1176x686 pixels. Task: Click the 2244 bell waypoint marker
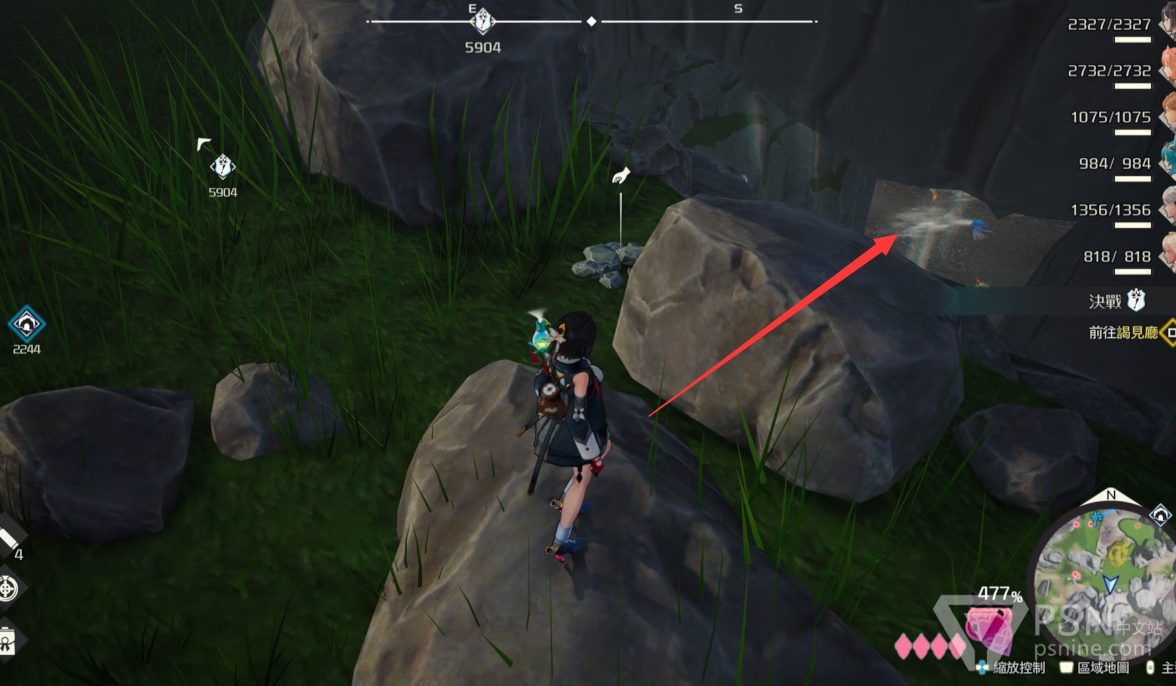[x=25, y=324]
